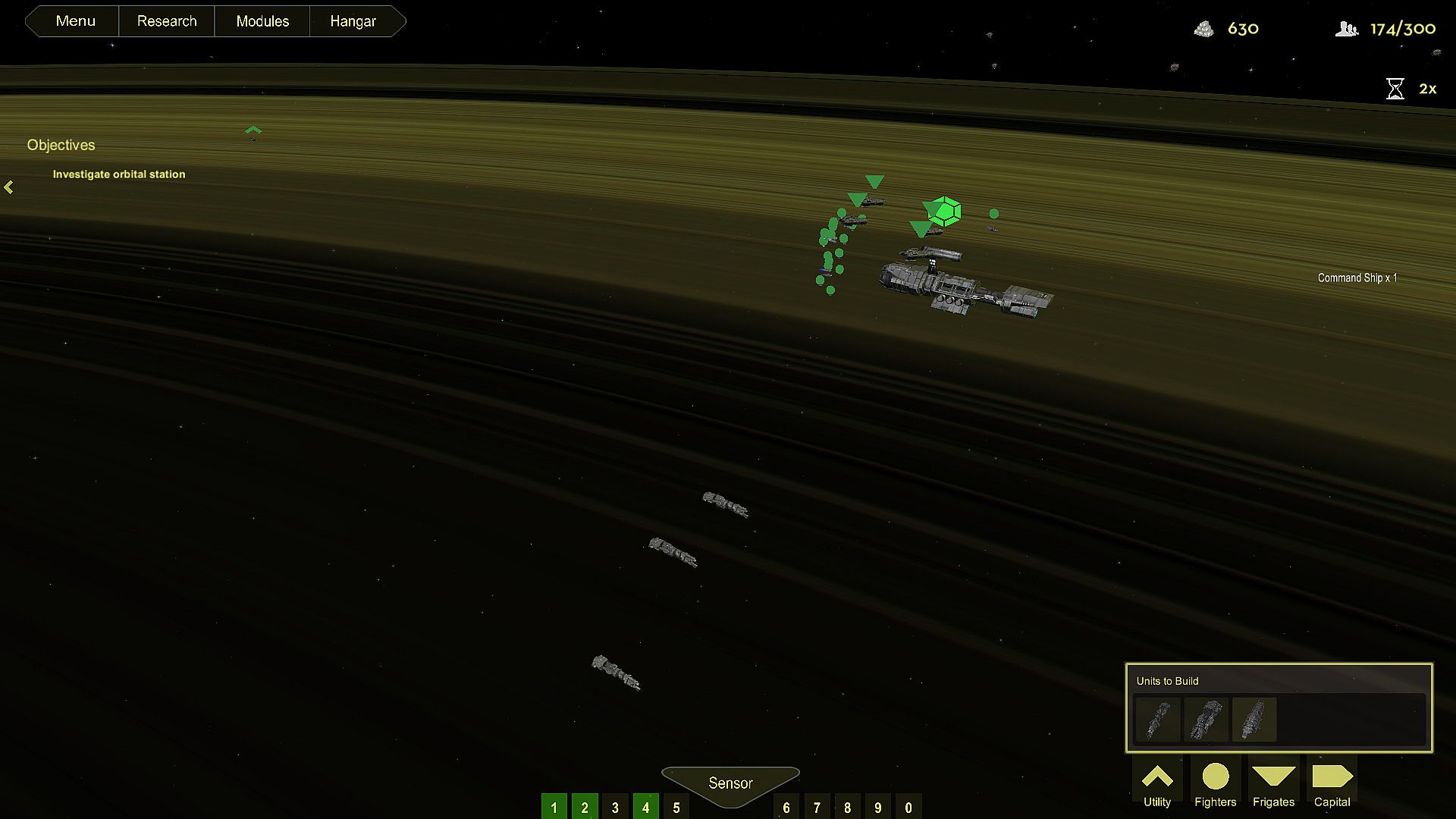Toggle the Sensor view
This screenshot has width=1456, height=819.
coord(730,783)
